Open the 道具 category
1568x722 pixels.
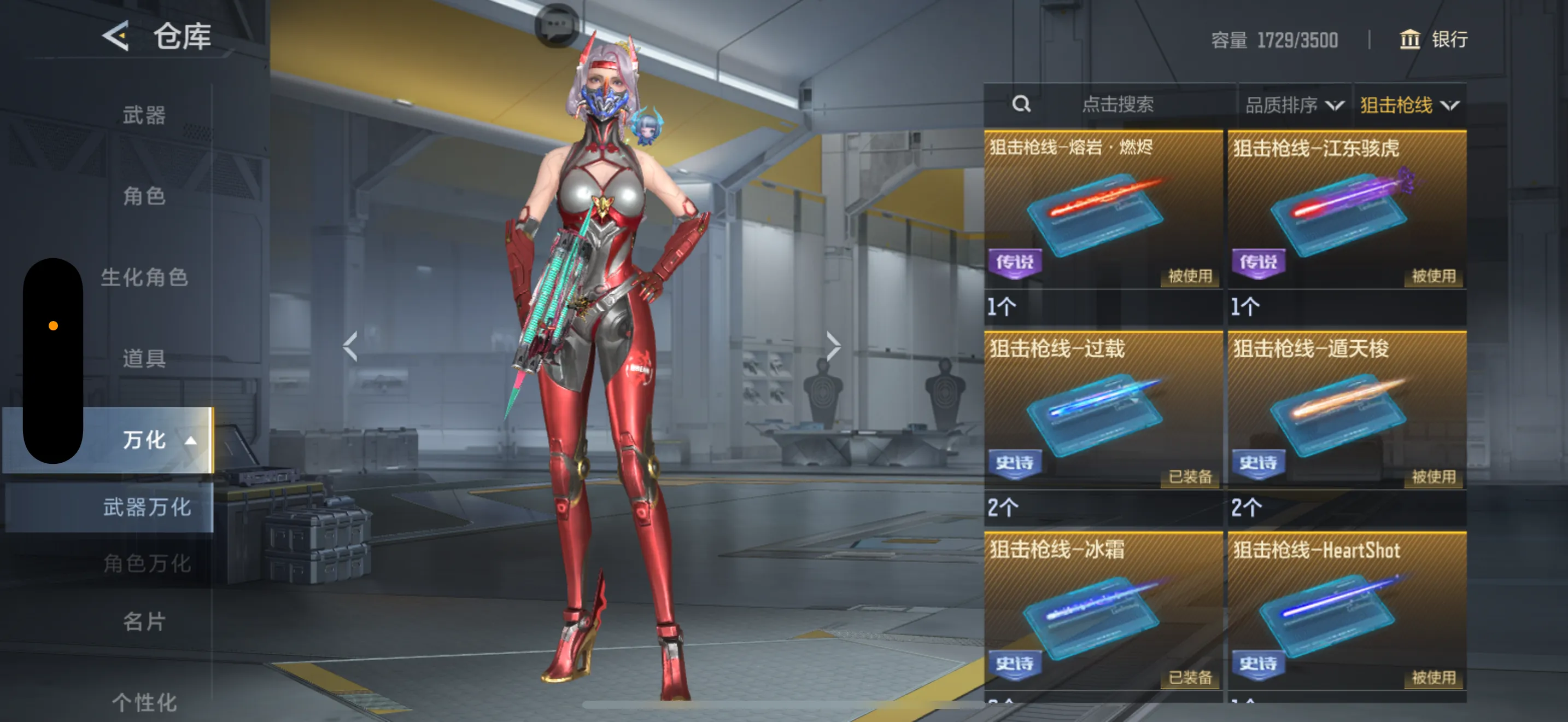click(144, 358)
